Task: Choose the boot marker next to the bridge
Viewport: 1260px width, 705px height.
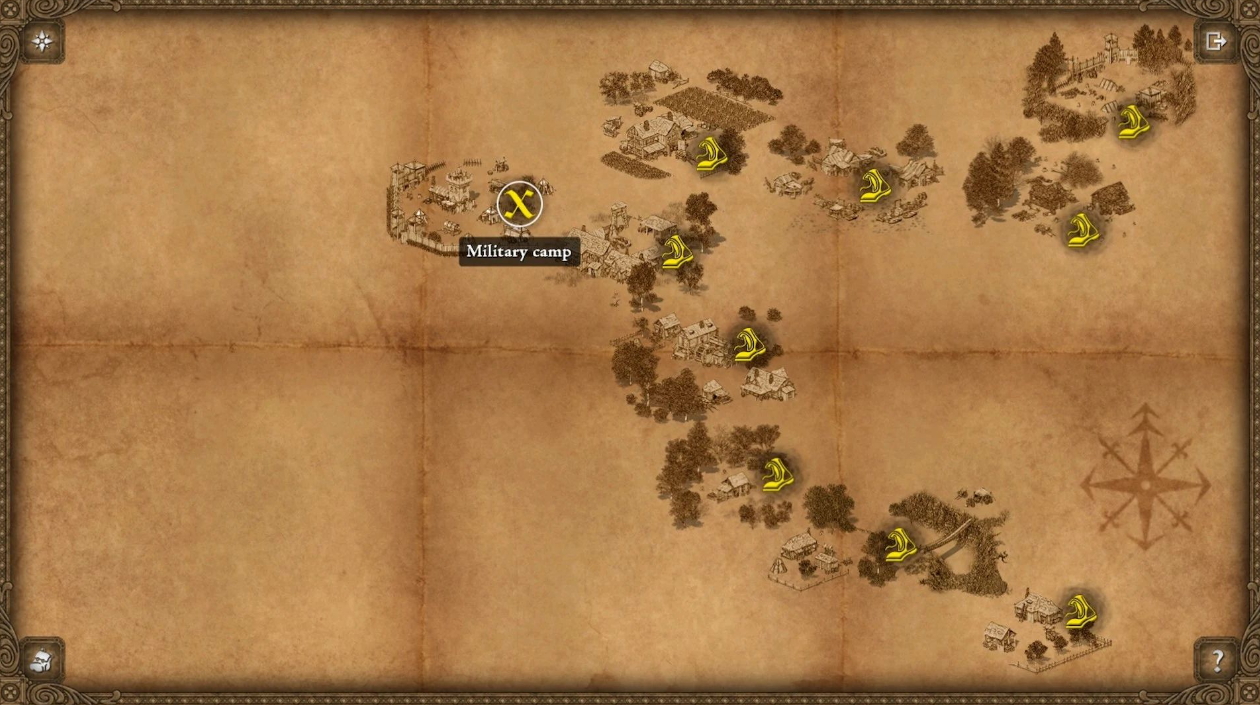Action: [900, 544]
